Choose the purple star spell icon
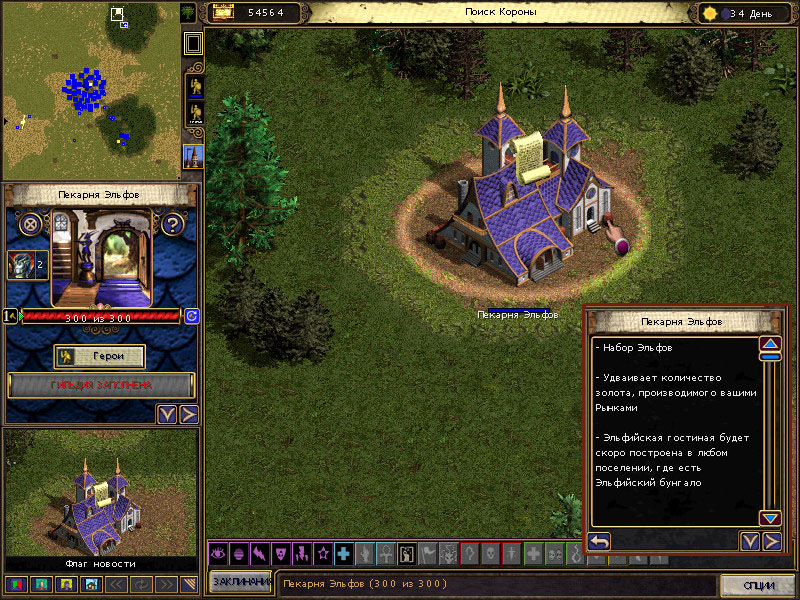 click(x=322, y=553)
